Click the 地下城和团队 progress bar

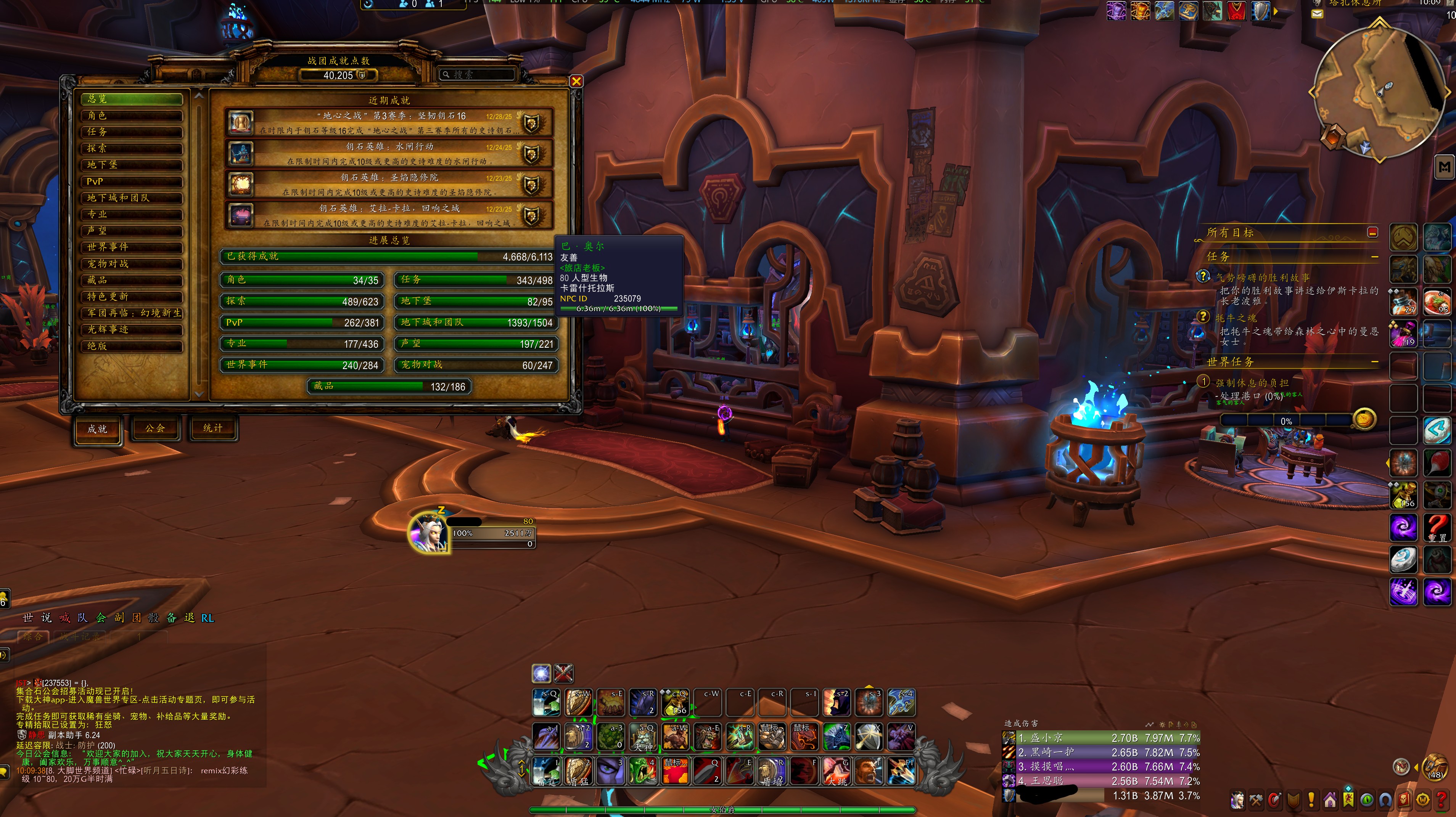click(x=476, y=323)
